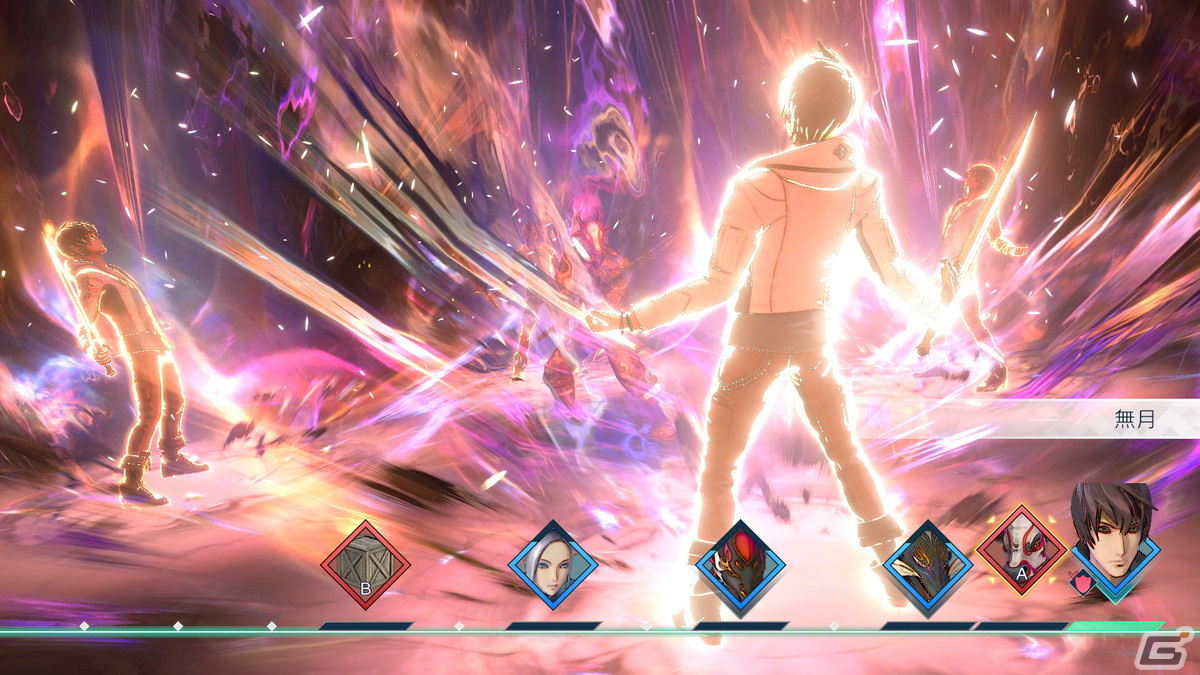
Task: Select the wooden crate B turn icon
Action: [365, 566]
